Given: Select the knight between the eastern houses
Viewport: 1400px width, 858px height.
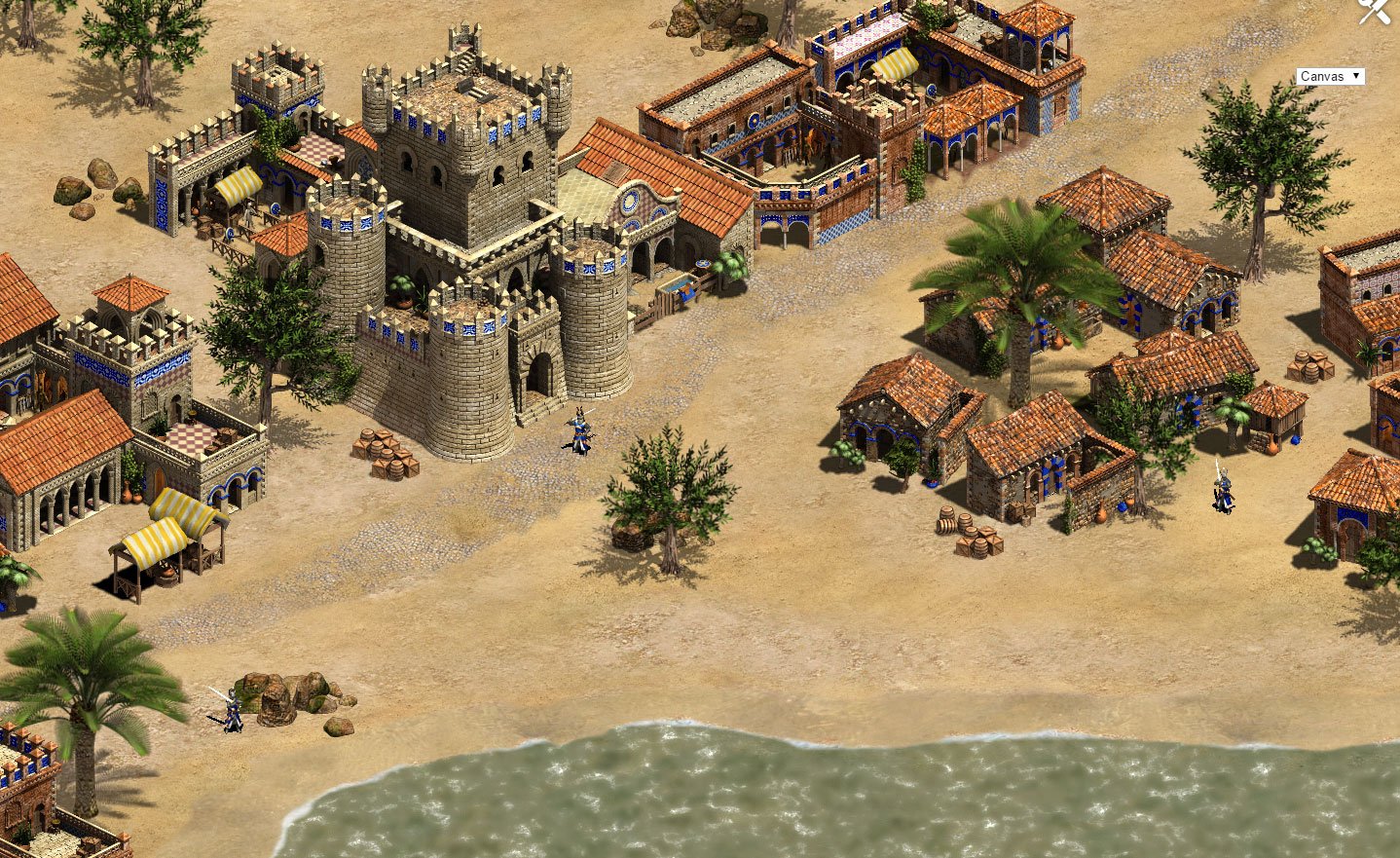Looking at the screenshot, I should coord(1222,492).
